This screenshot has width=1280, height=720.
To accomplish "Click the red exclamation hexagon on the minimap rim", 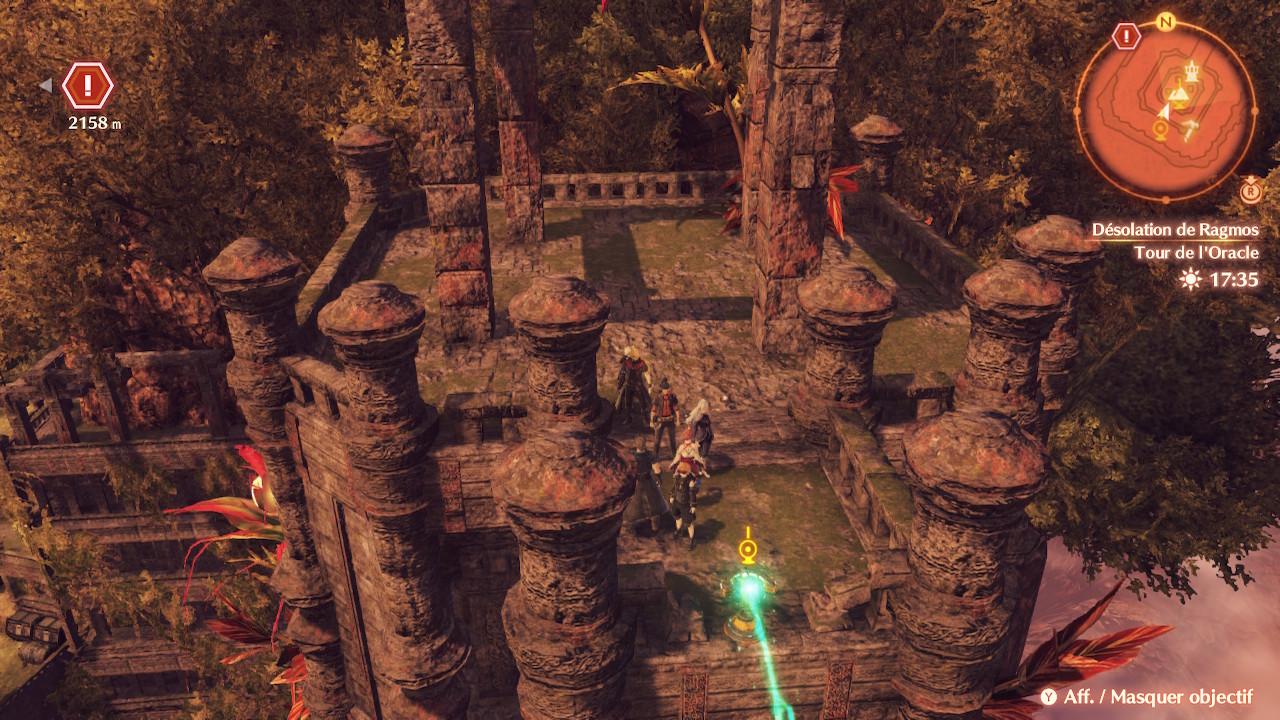I will coord(1127,37).
